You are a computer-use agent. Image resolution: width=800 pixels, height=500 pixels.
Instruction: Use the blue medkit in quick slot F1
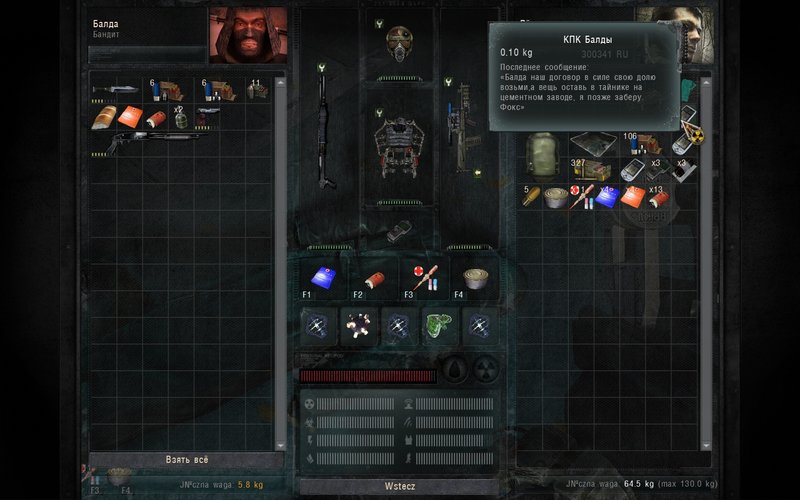320,276
